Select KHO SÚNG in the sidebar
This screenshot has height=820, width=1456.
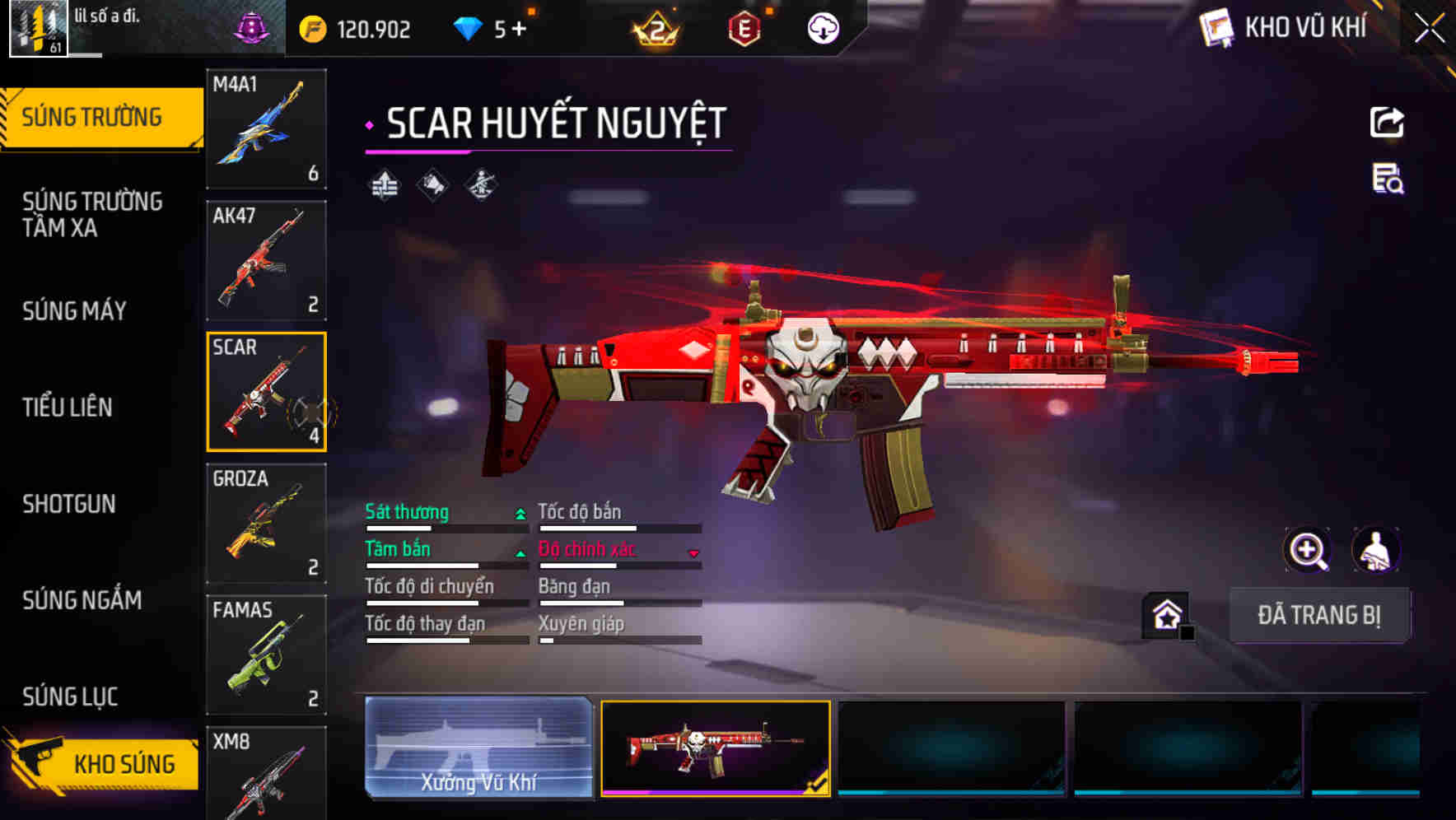click(x=124, y=763)
